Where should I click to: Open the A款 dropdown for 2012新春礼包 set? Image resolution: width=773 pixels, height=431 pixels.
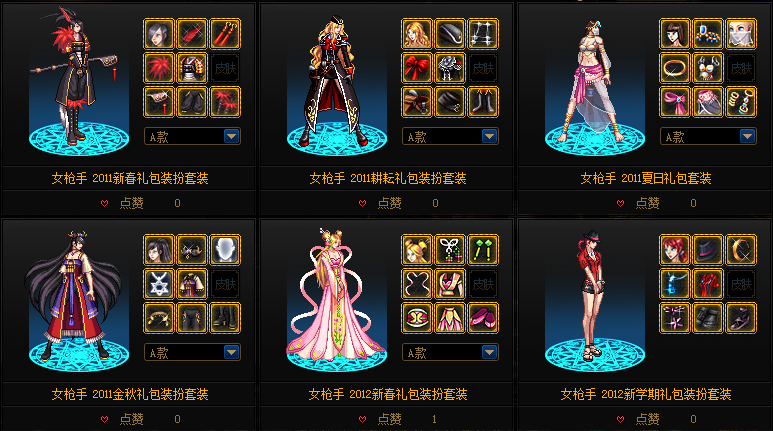pos(489,352)
